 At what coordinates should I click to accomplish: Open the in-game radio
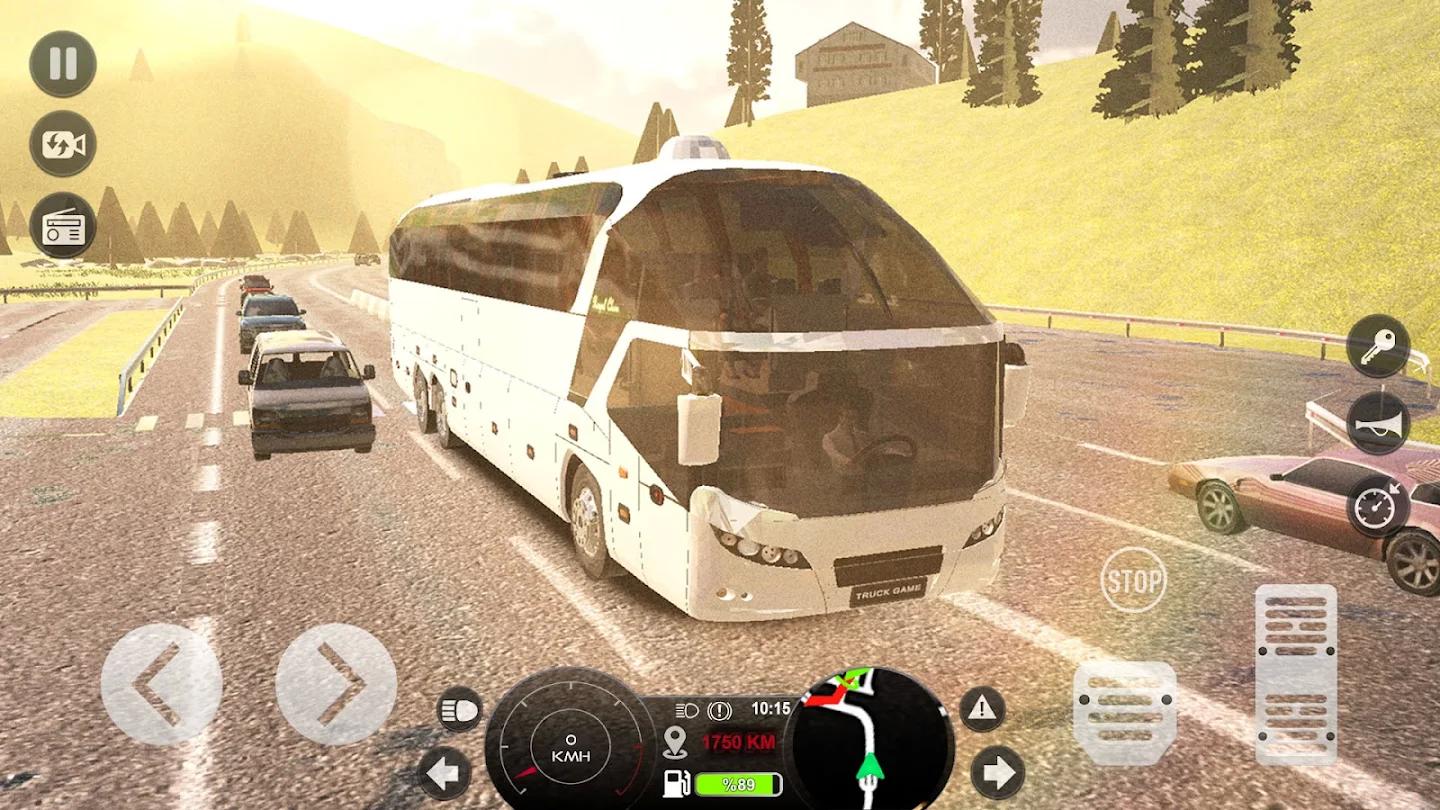pos(62,228)
